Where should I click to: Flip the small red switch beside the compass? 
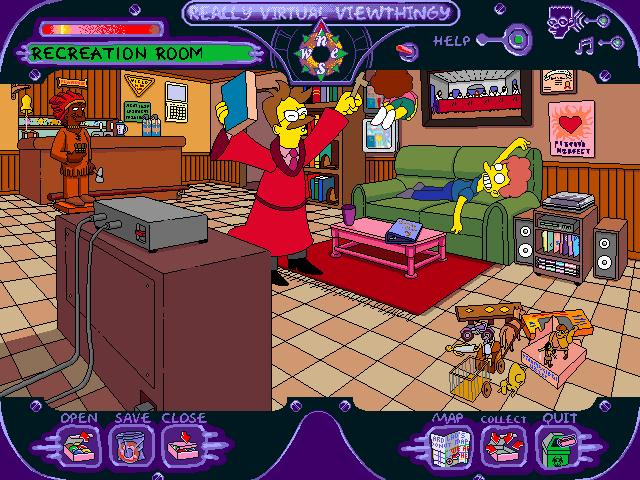pos(407,47)
